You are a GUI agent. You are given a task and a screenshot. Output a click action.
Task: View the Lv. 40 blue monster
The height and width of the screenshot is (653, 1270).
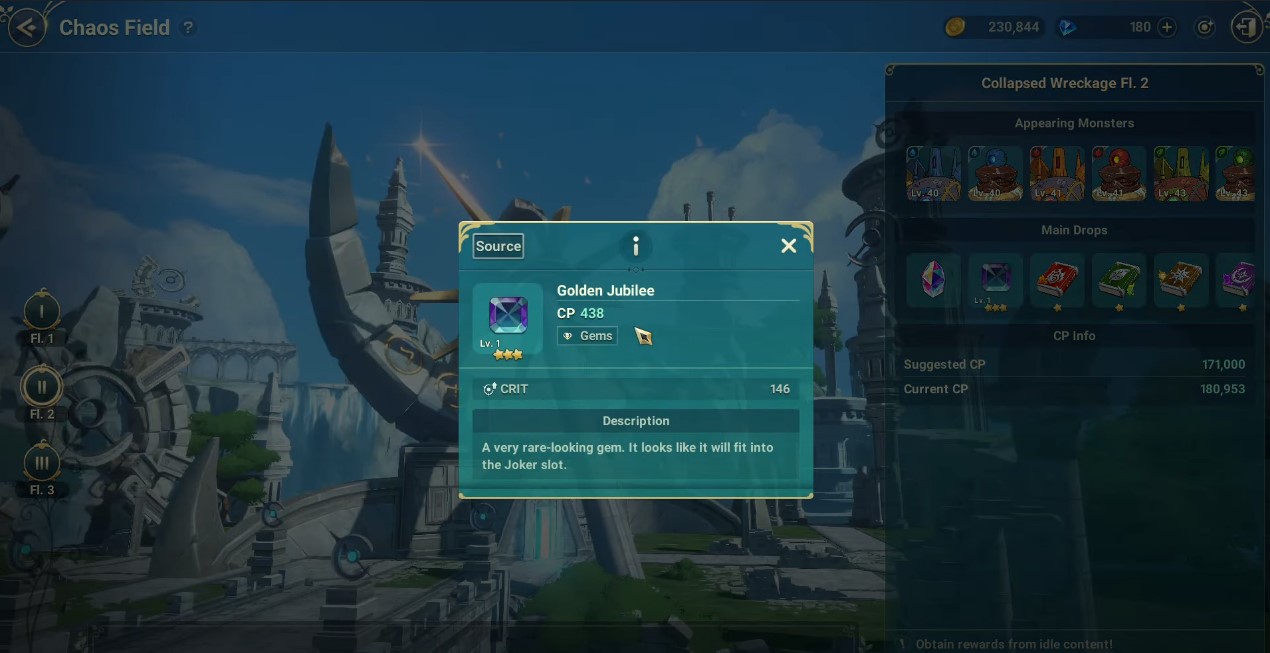[934, 174]
